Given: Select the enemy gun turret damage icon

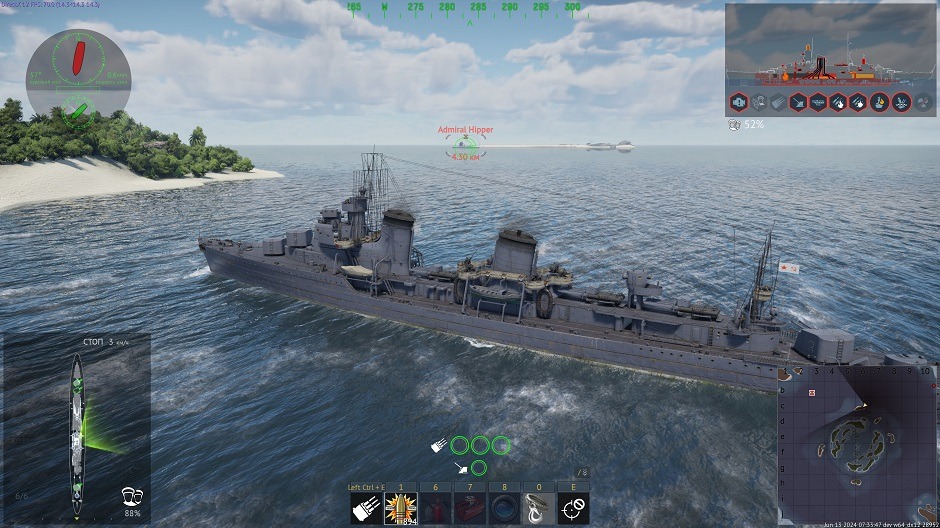Looking at the screenshot, I should coord(798,101).
